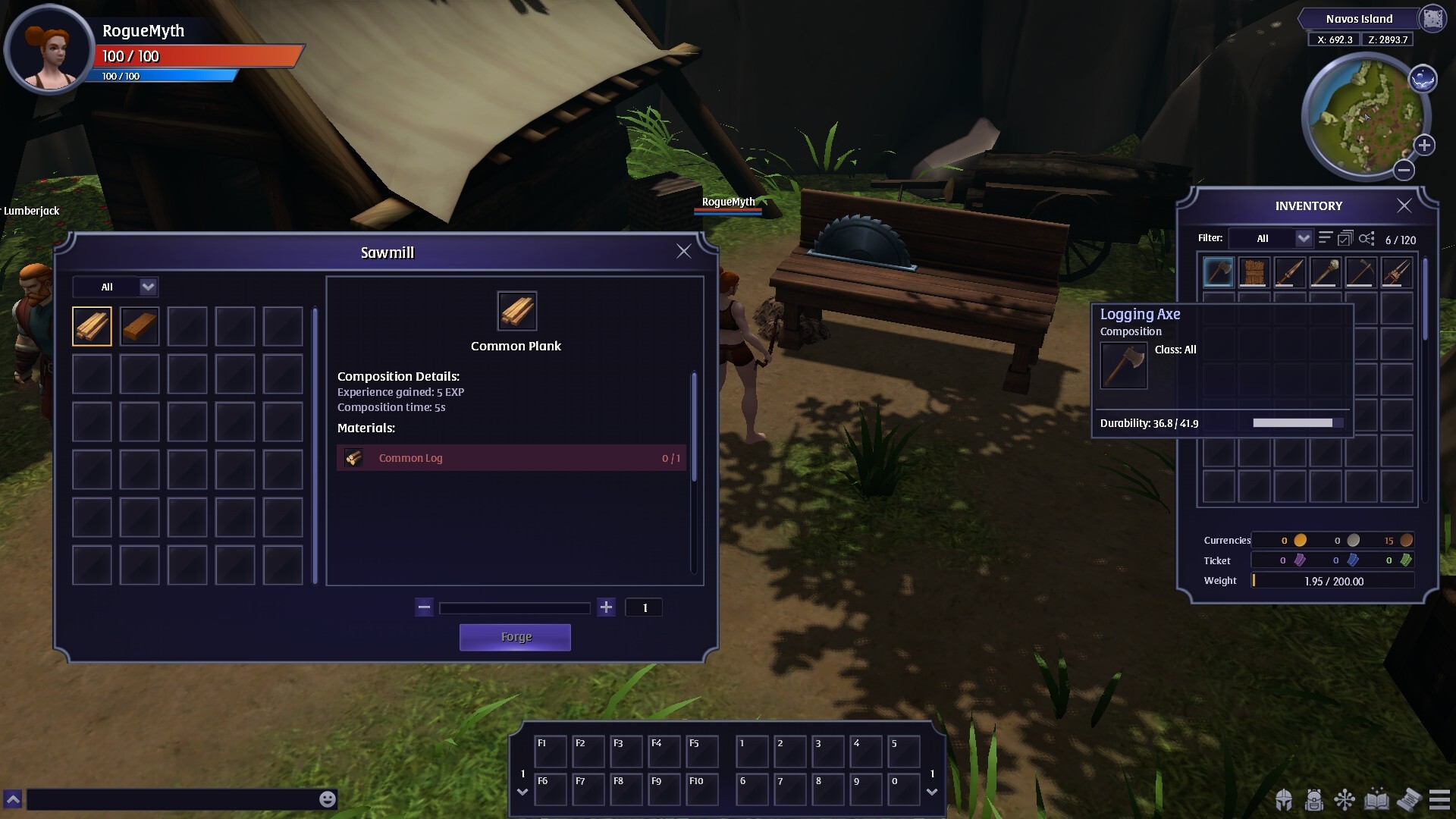This screenshot has width=1456, height=819.
Task: Open character equipment via helmet icon
Action: 1283,800
